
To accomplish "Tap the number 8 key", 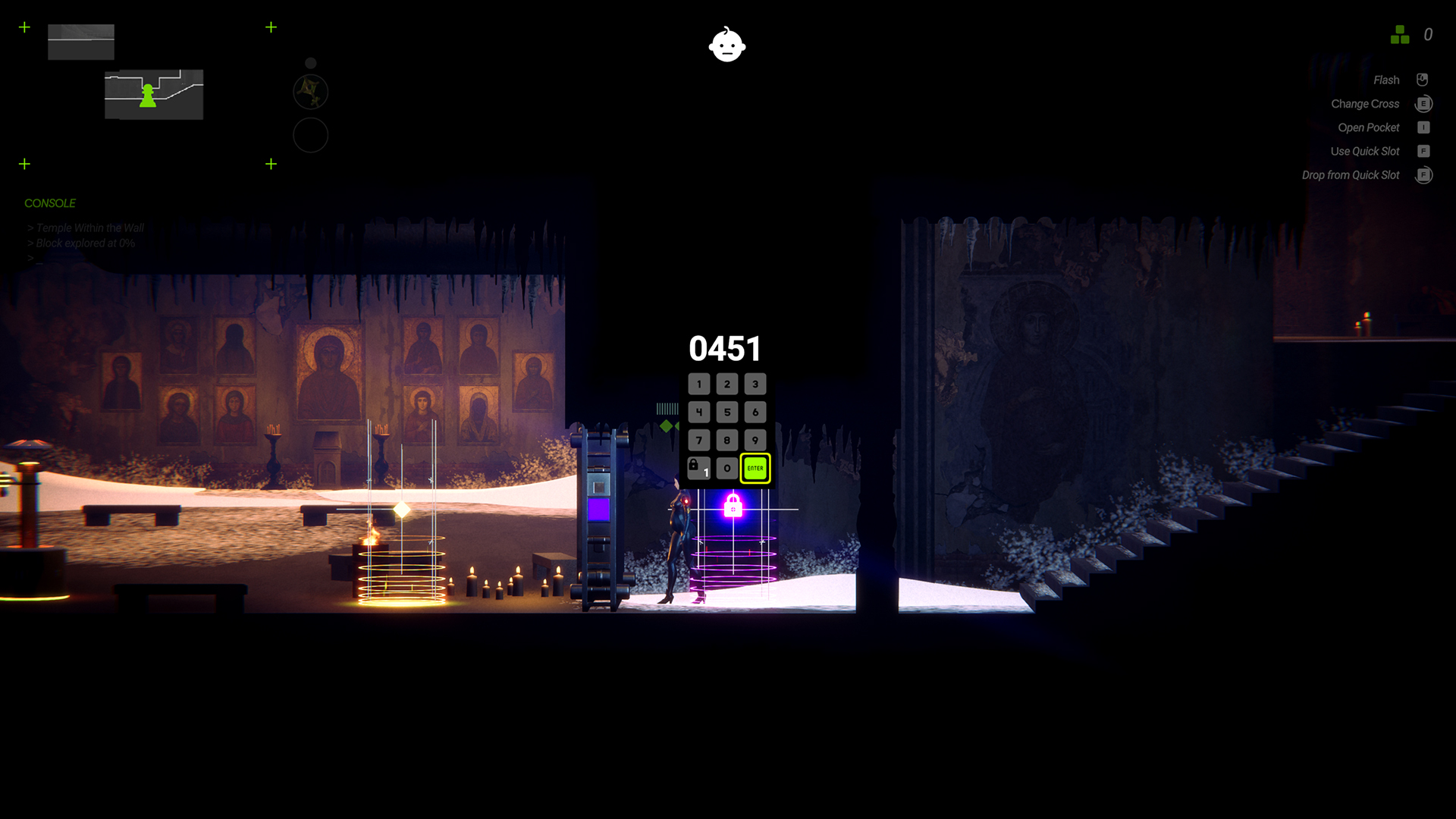I will (x=727, y=441).
